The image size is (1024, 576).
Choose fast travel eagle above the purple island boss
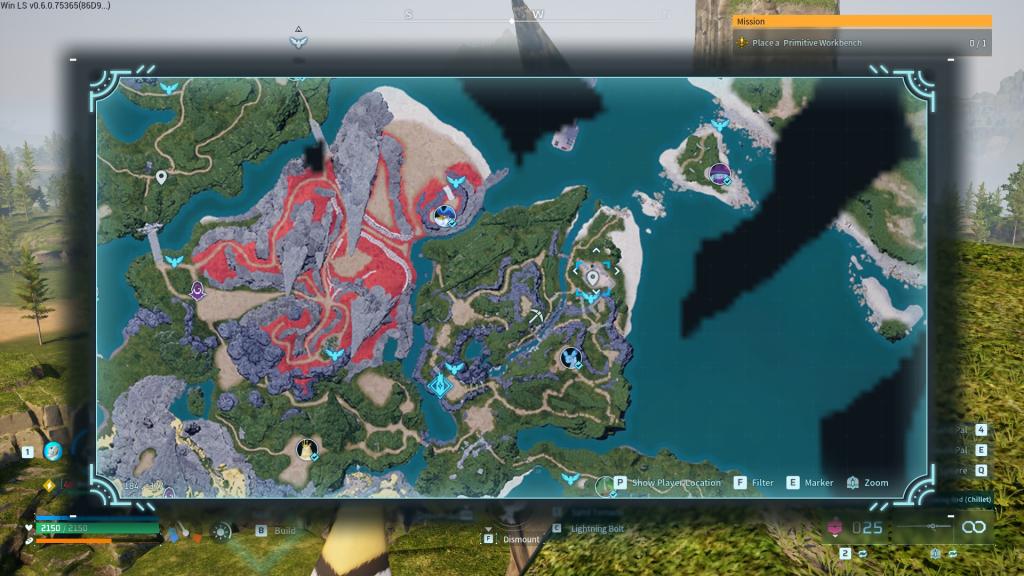719,126
